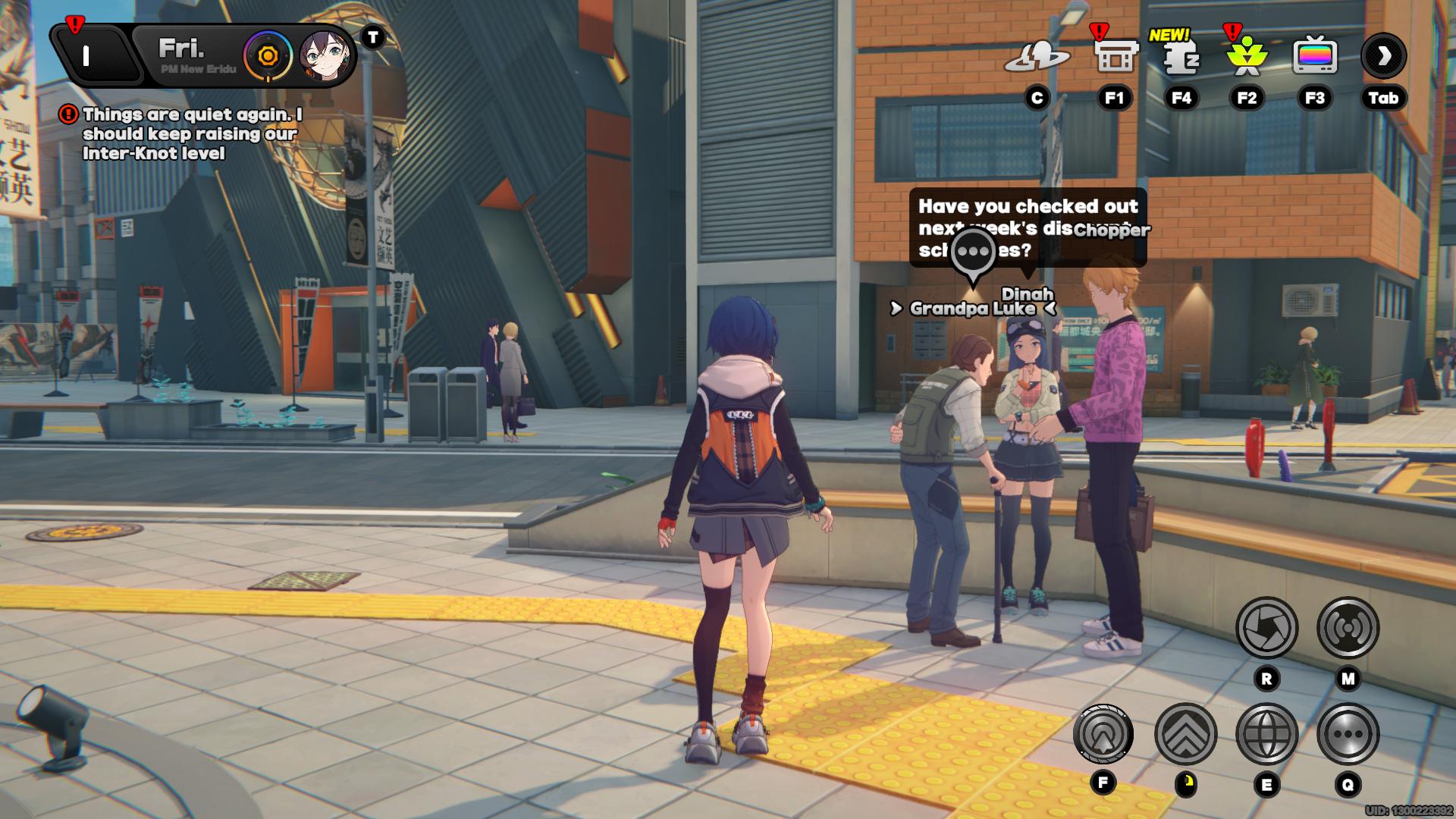This screenshot has height=819, width=1456.
Task: Expand the top-right arrow menu
Action: pos(1383,56)
